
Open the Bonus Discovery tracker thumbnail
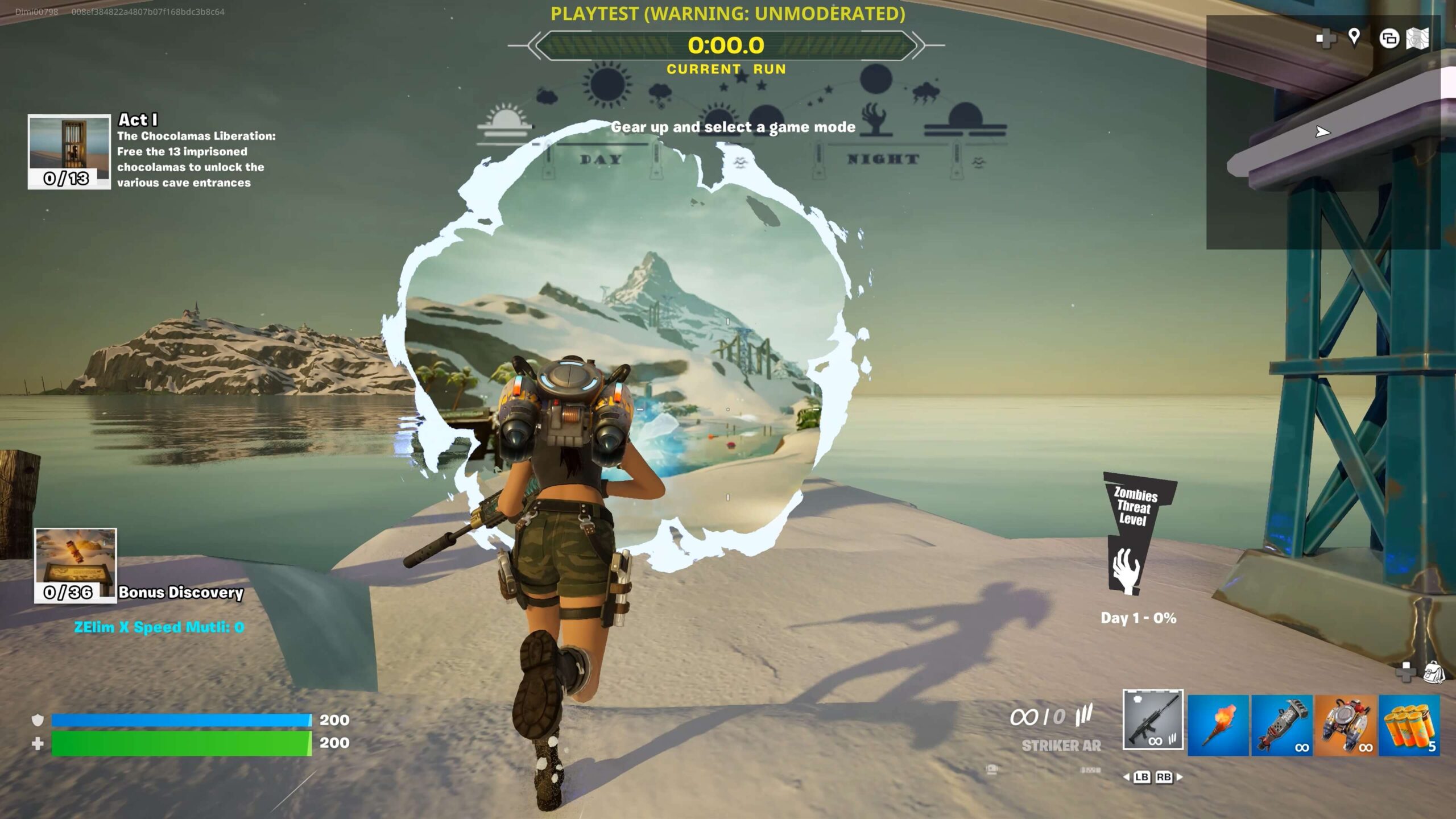click(x=76, y=565)
